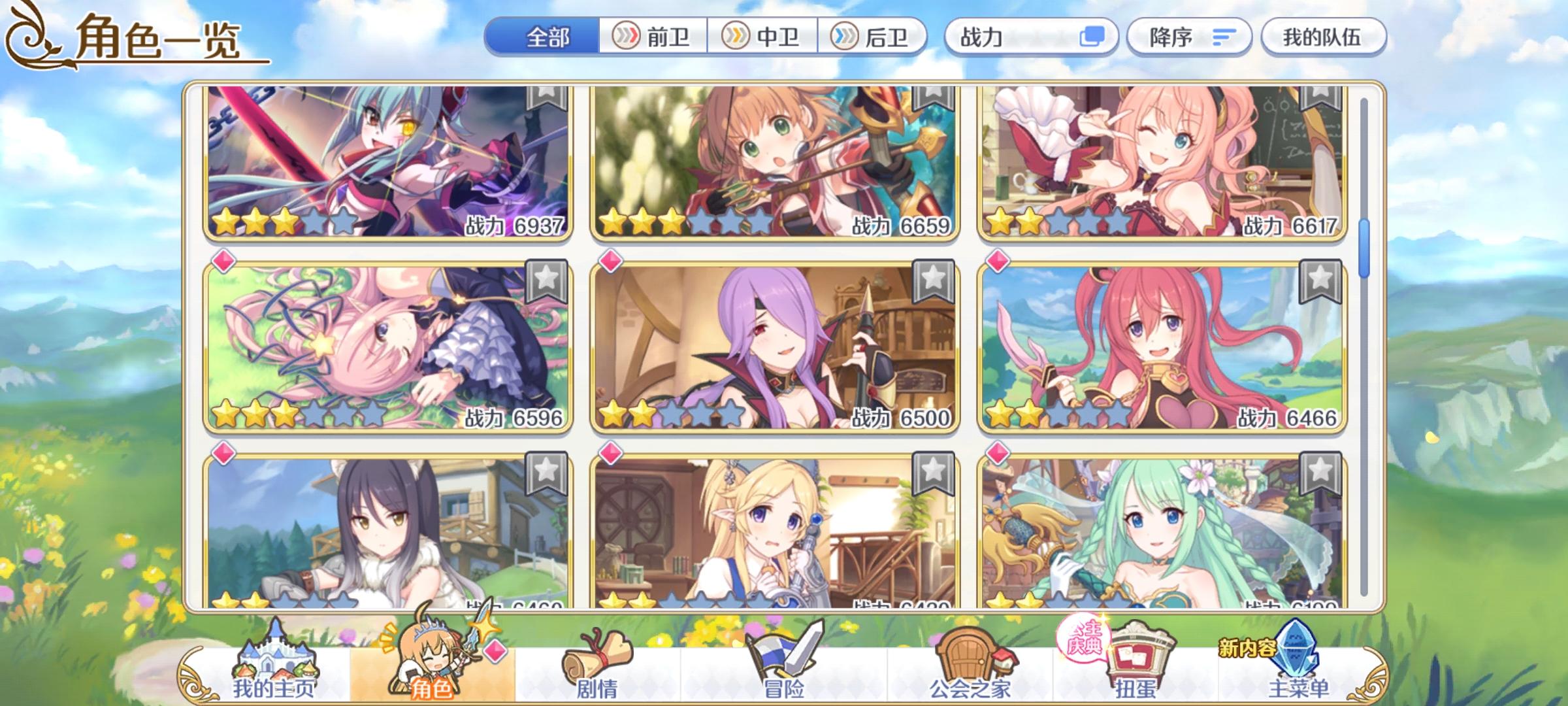Screen dimensions: 1568x706
Task: Switch to the 全部 tab
Action: coord(549,37)
